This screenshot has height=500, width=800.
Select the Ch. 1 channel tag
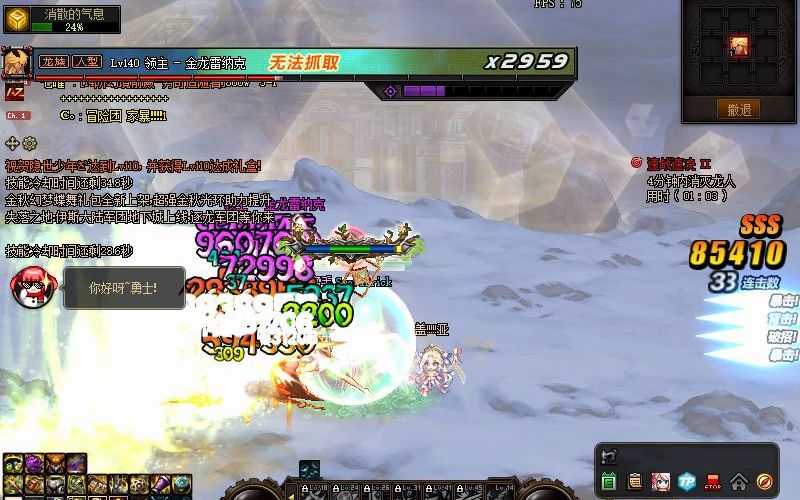[18, 116]
